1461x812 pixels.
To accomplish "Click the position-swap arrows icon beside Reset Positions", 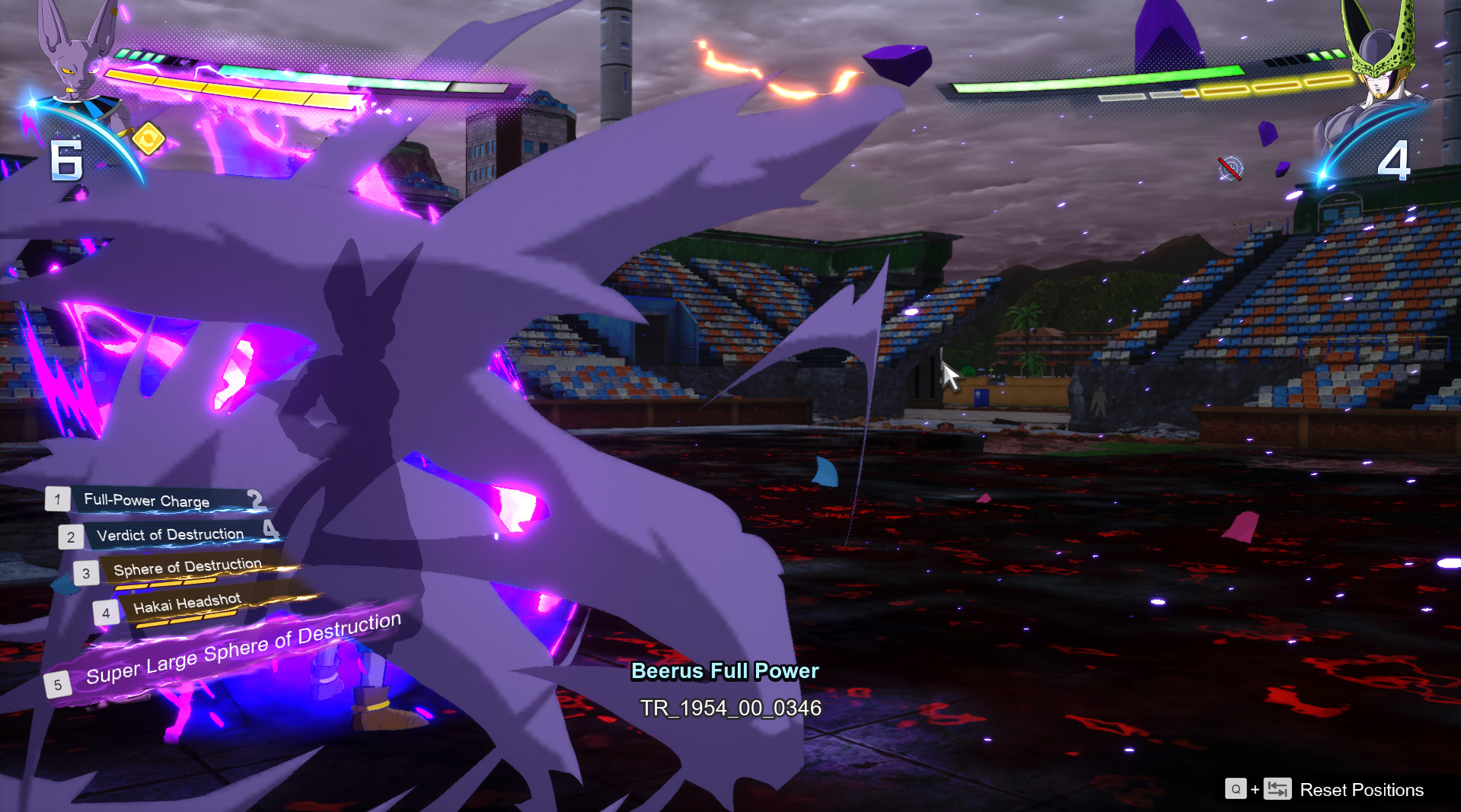I will (1276, 790).
